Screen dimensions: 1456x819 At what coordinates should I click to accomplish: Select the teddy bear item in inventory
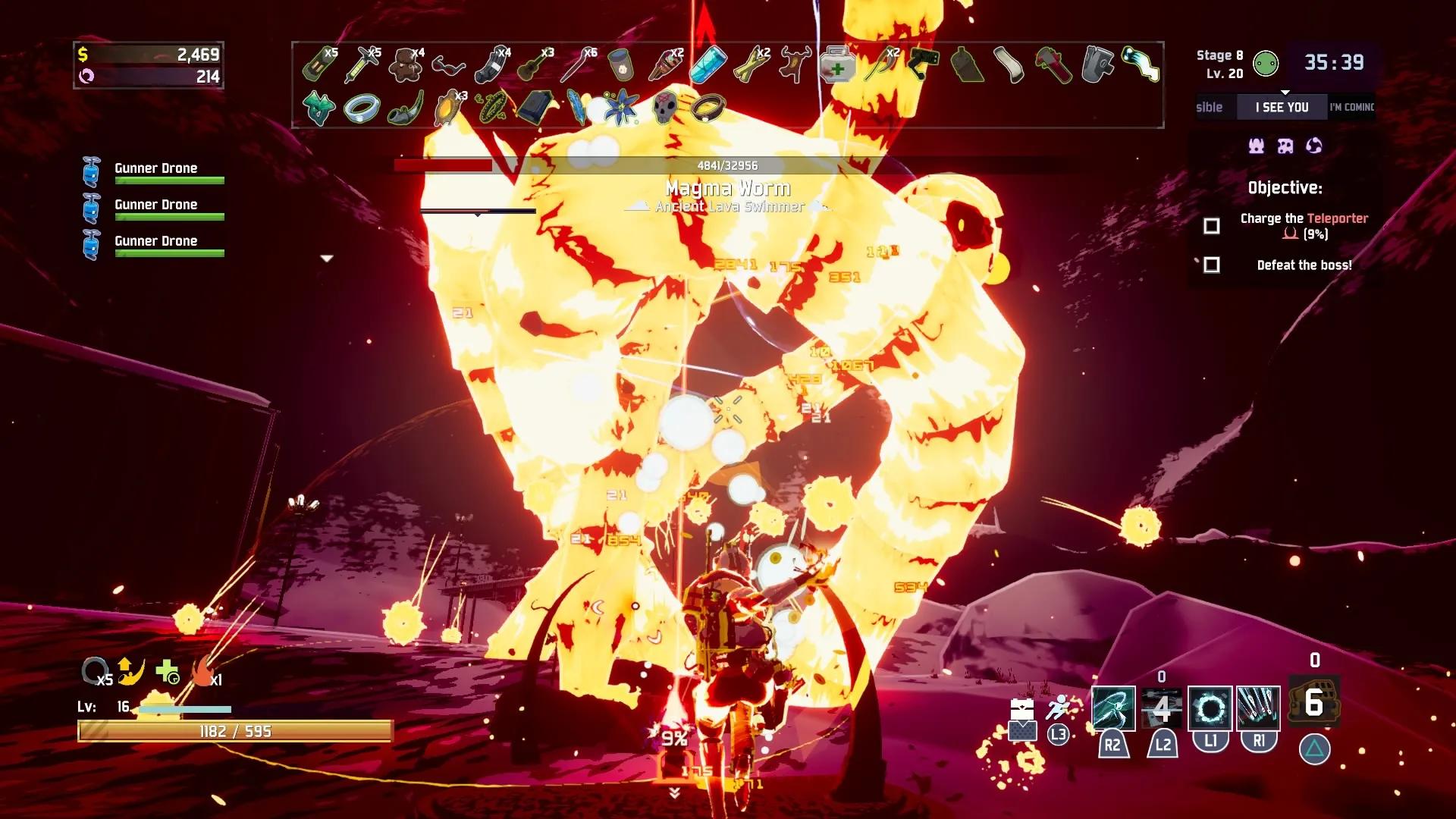point(405,64)
